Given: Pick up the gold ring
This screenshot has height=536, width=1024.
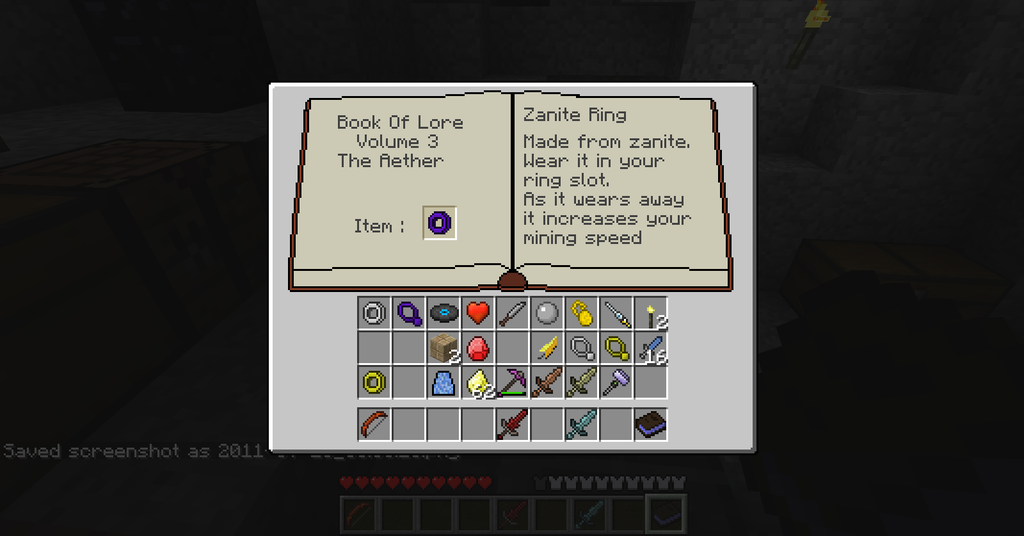Looking at the screenshot, I should click(374, 382).
